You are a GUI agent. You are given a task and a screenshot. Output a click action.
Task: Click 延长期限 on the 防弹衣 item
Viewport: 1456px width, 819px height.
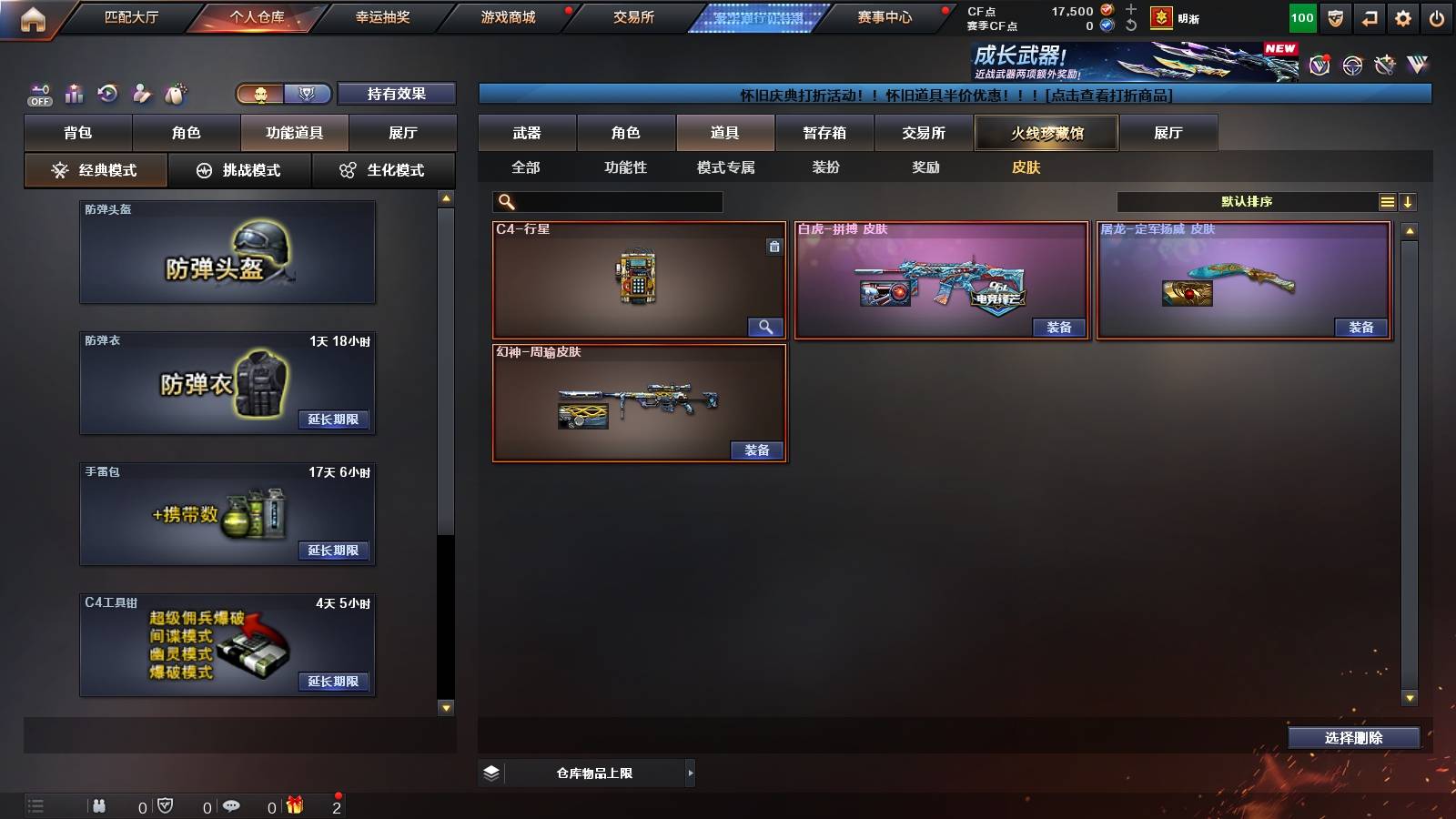click(x=334, y=420)
